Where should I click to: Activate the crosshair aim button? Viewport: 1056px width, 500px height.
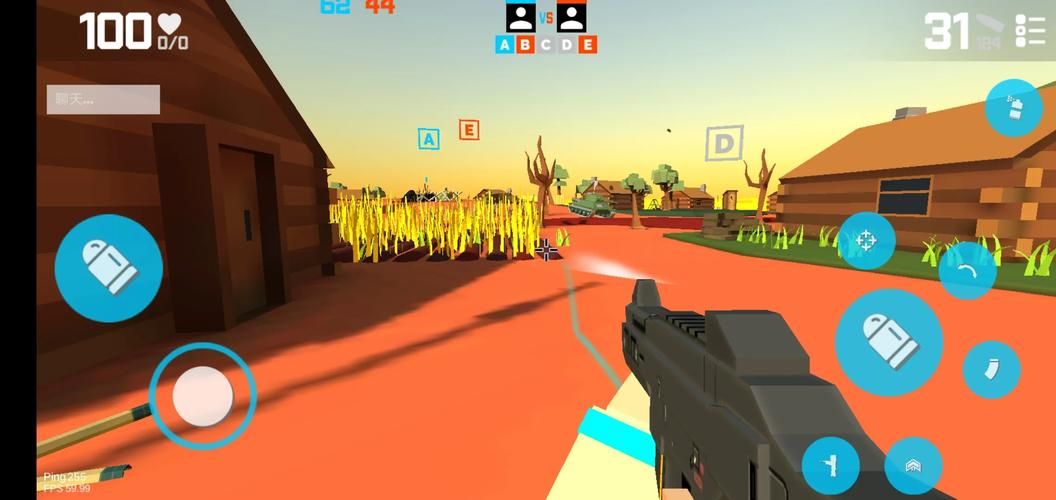pyautogui.click(x=866, y=241)
